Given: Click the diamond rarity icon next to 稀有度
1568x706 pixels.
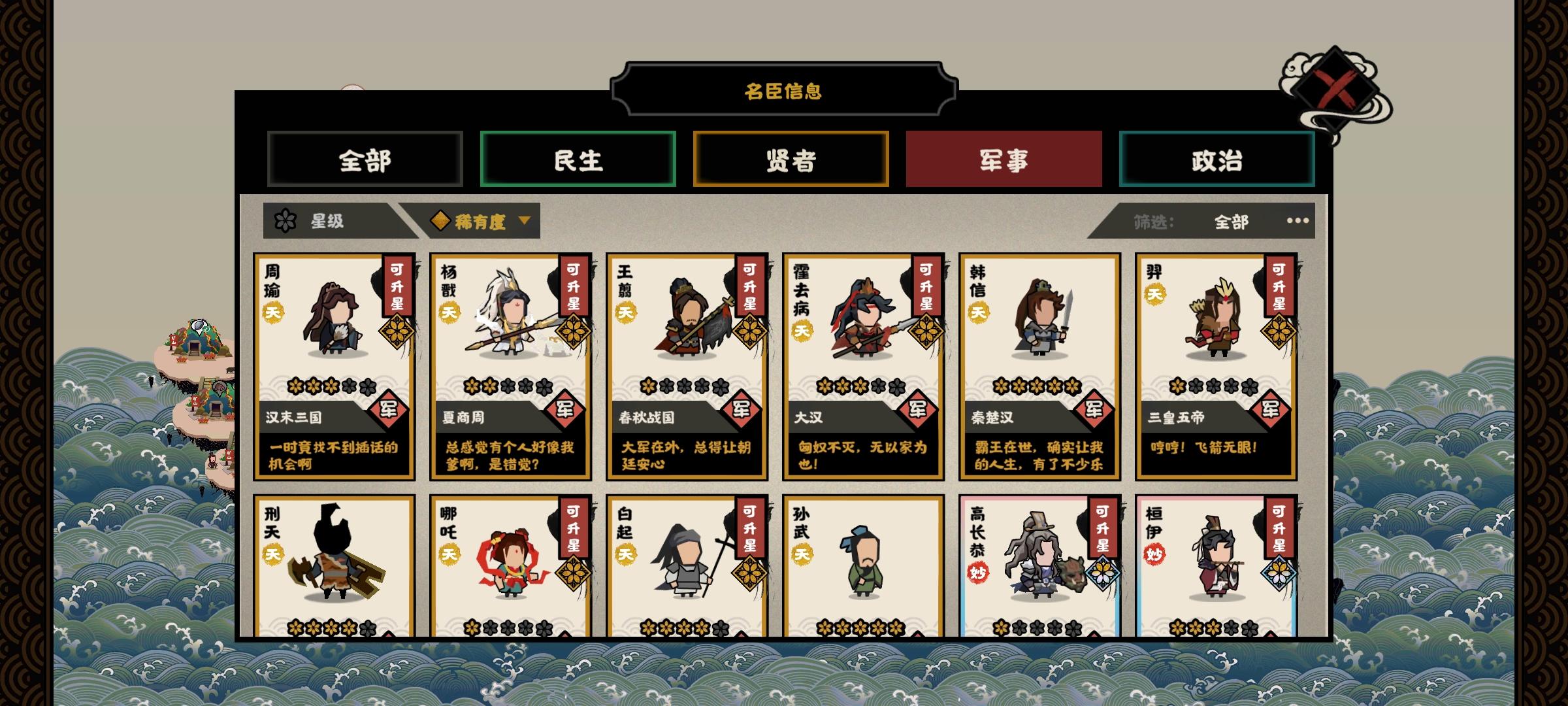Looking at the screenshot, I should click(442, 222).
